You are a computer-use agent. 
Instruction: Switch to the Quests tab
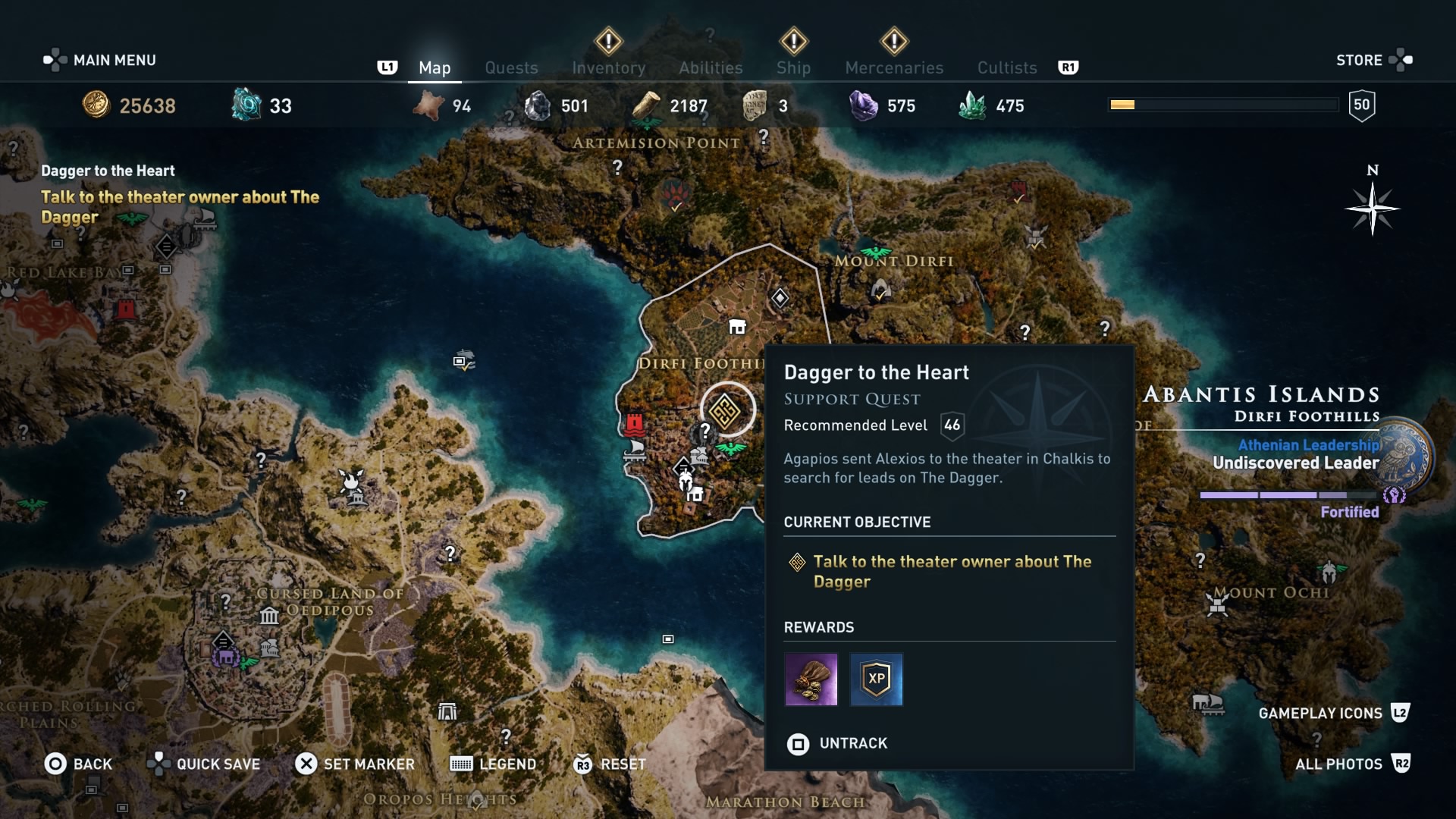[x=511, y=67]
